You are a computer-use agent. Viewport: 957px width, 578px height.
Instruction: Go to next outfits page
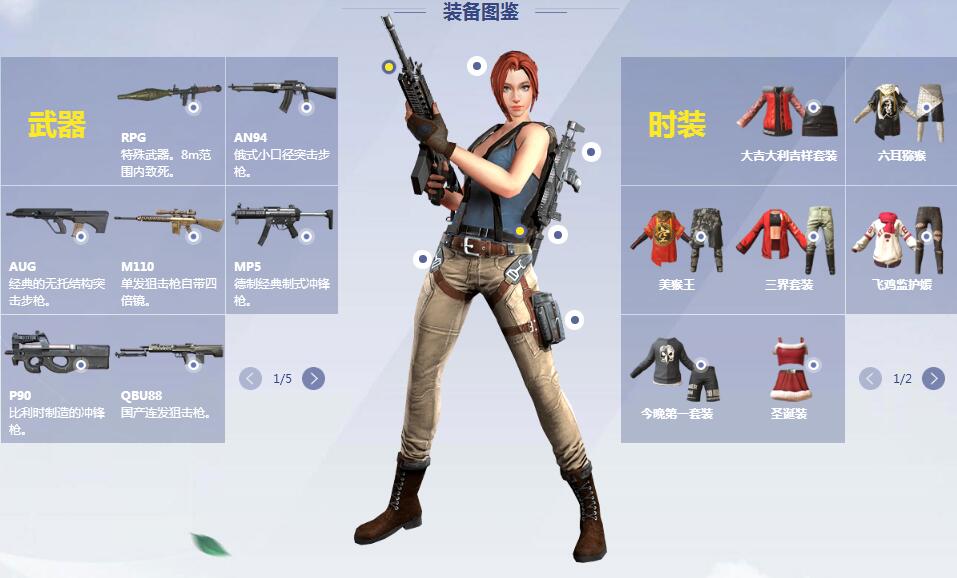(x=933, y=378)
